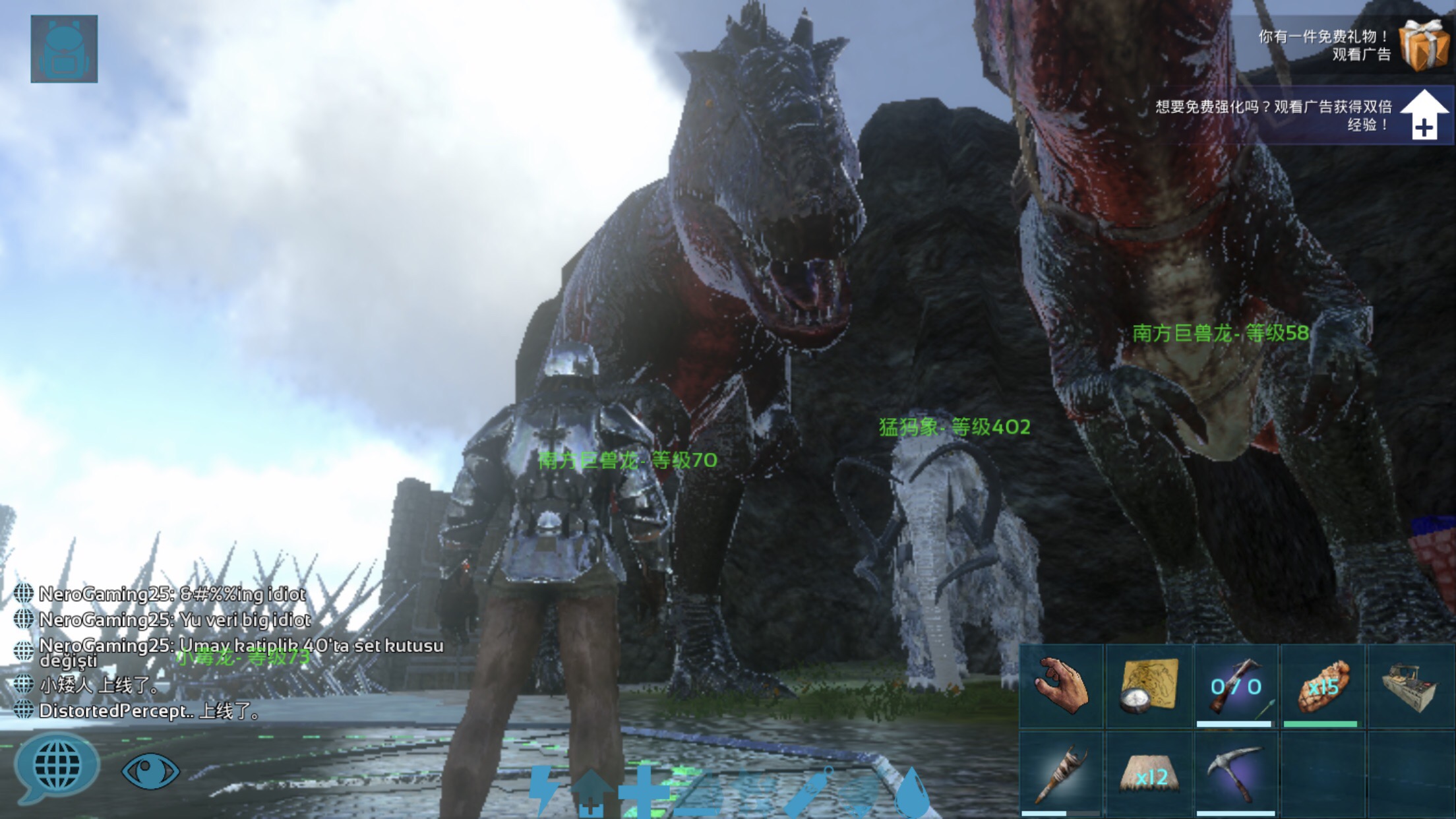Select the bare hand hotbar slot

click(1061, 686)
